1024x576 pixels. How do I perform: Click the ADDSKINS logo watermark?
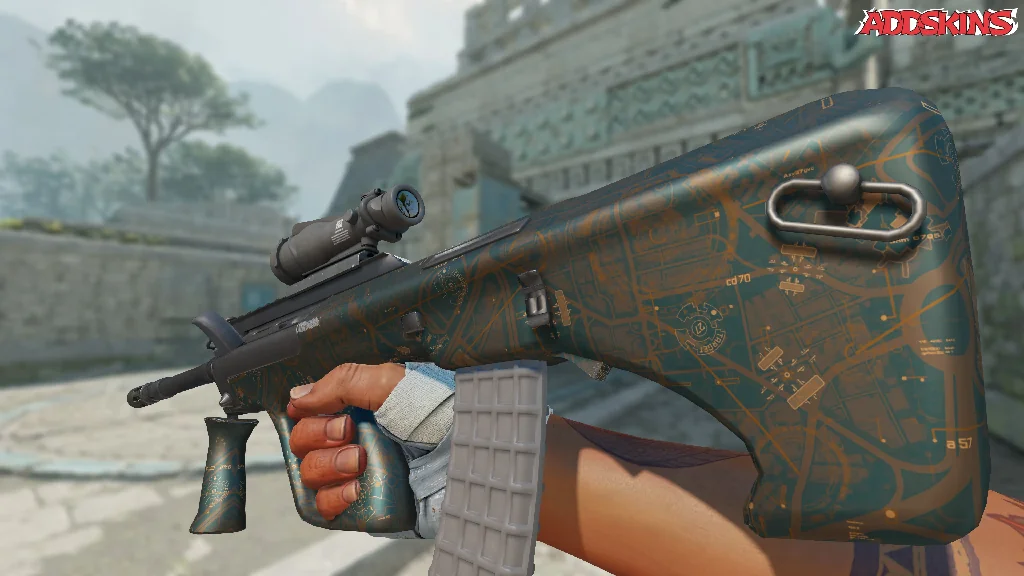click(934, 23)
